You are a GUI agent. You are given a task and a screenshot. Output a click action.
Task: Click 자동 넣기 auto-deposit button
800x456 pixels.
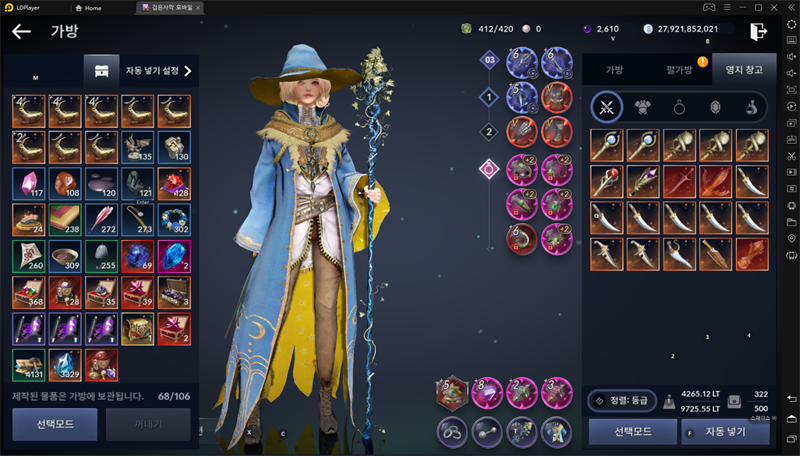tap(724, 432)
